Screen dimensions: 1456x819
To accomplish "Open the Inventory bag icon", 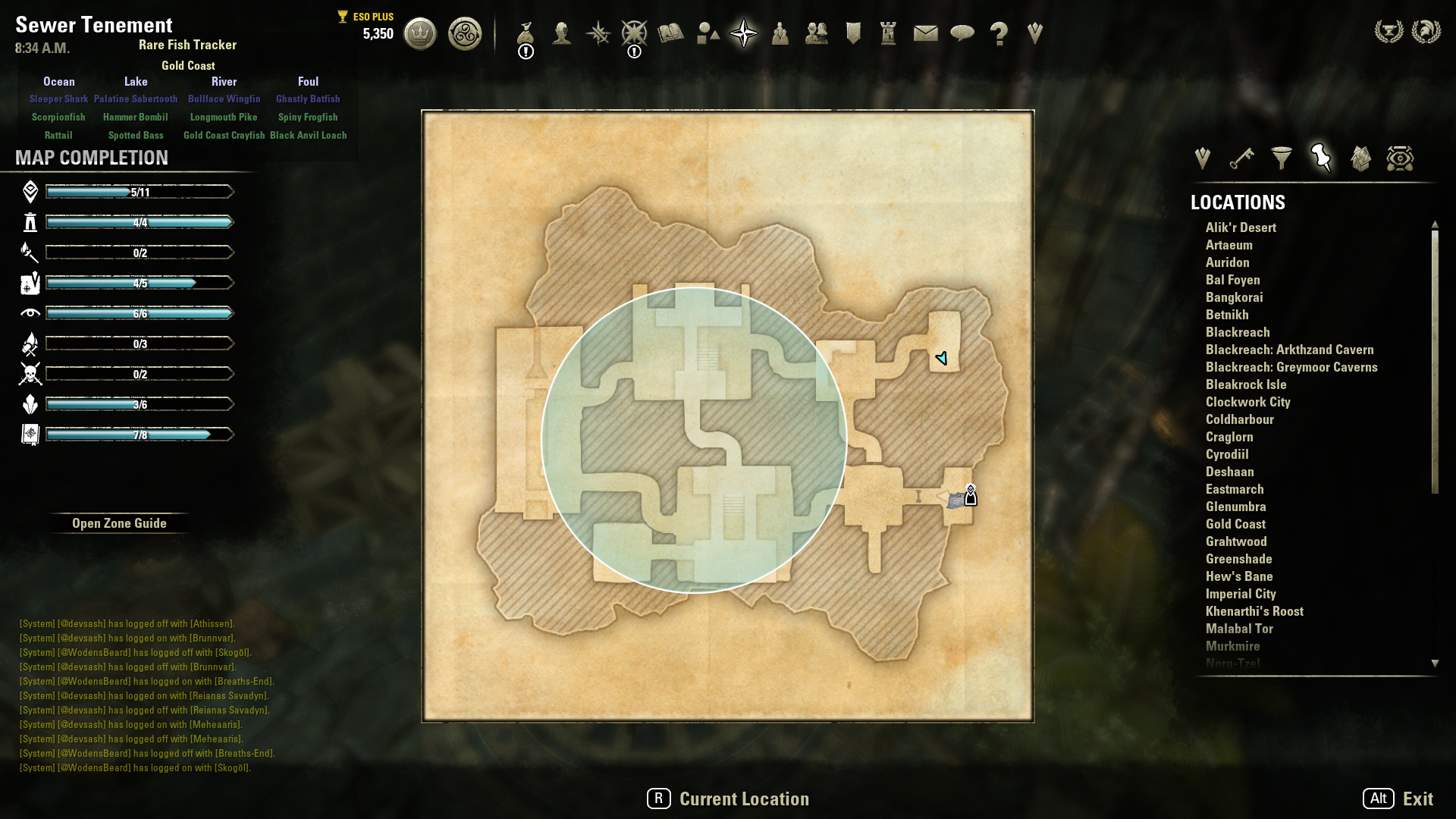I will [x=526, y=34].
